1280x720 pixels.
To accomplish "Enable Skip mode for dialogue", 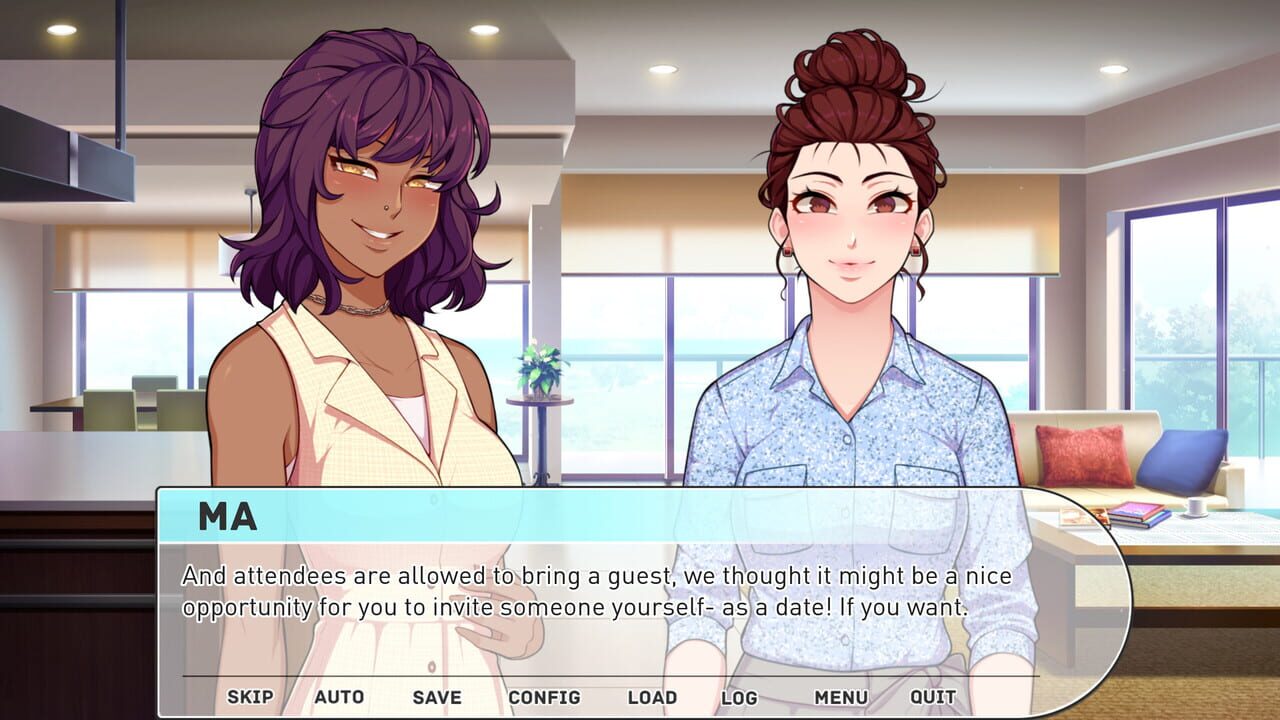I will [x=252, y=697].
